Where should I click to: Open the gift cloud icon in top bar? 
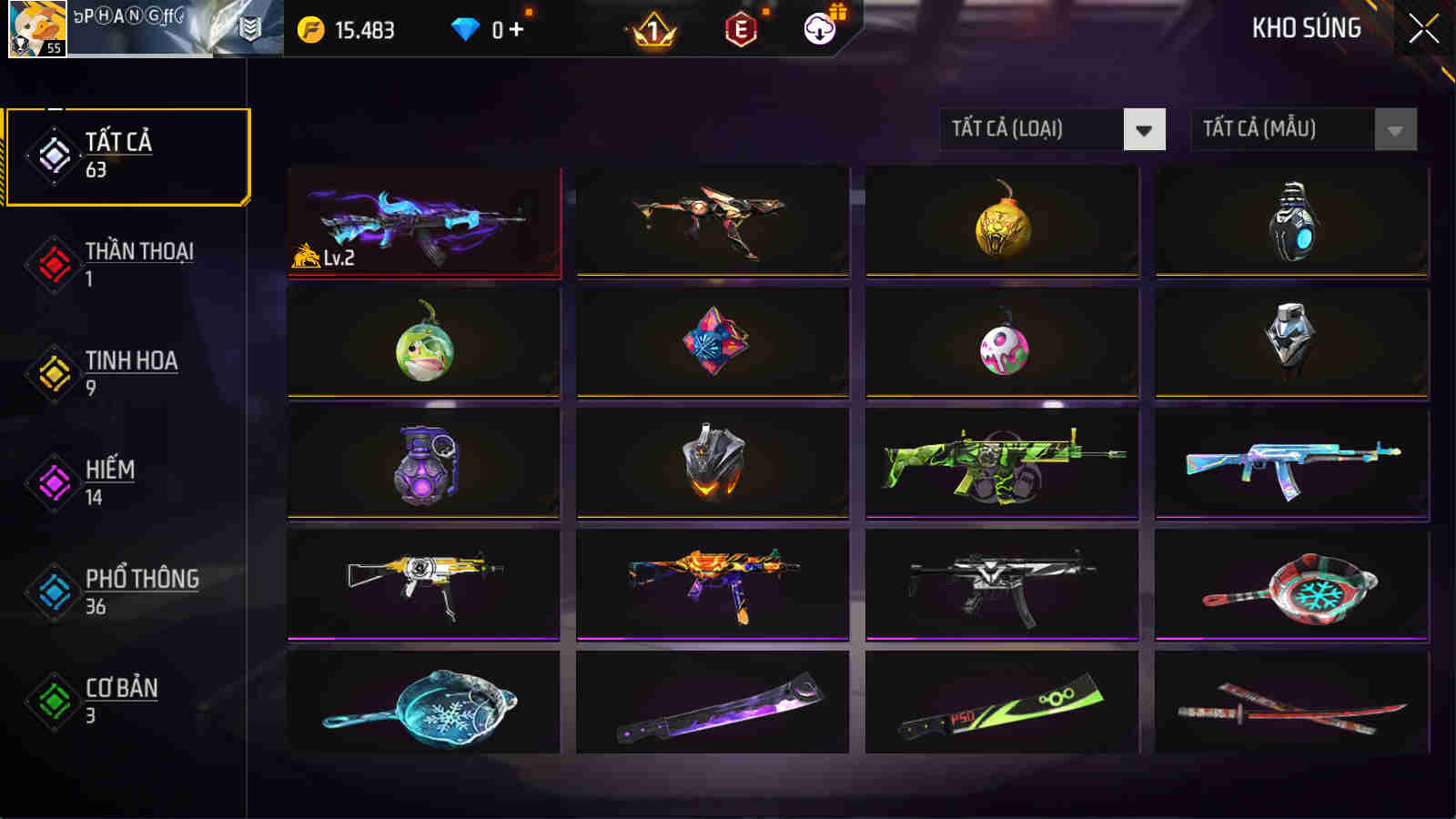click(818, 29)
